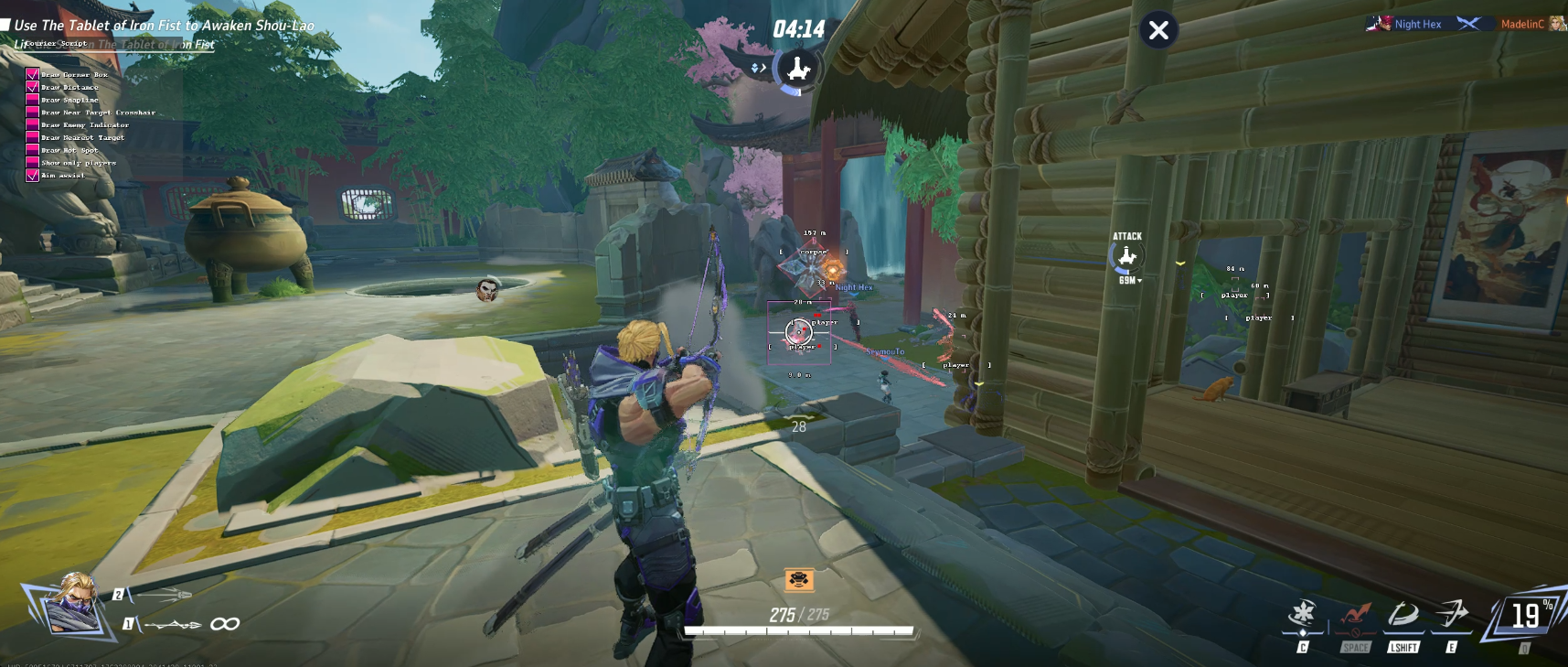The image size is (1568, 667).
Task: Enable the Draw Snapline checkbox
Action: (x=32, y=100)
